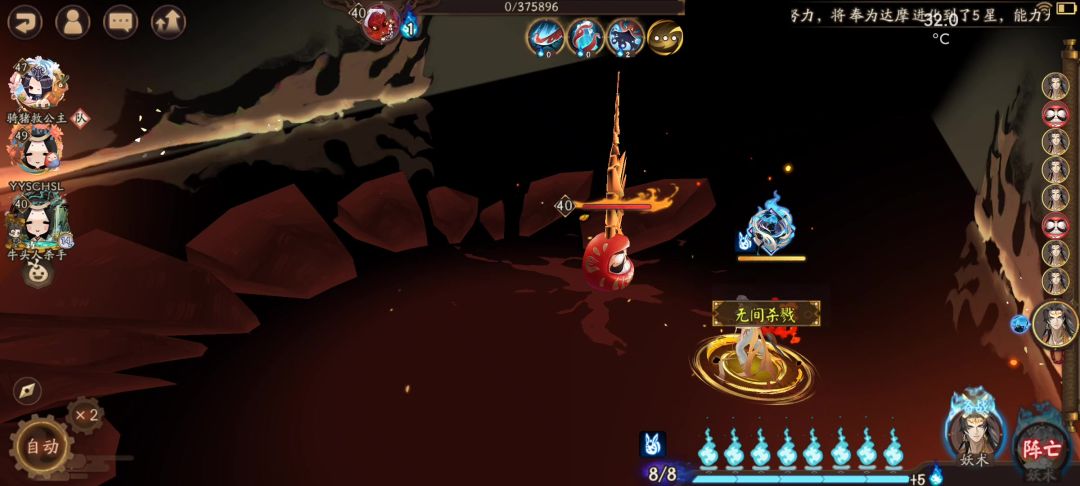The width and height of the screenshot is (1080, 486).
Task: Select teammate 骑猪救公主's avatar
Action: point(37,84)
